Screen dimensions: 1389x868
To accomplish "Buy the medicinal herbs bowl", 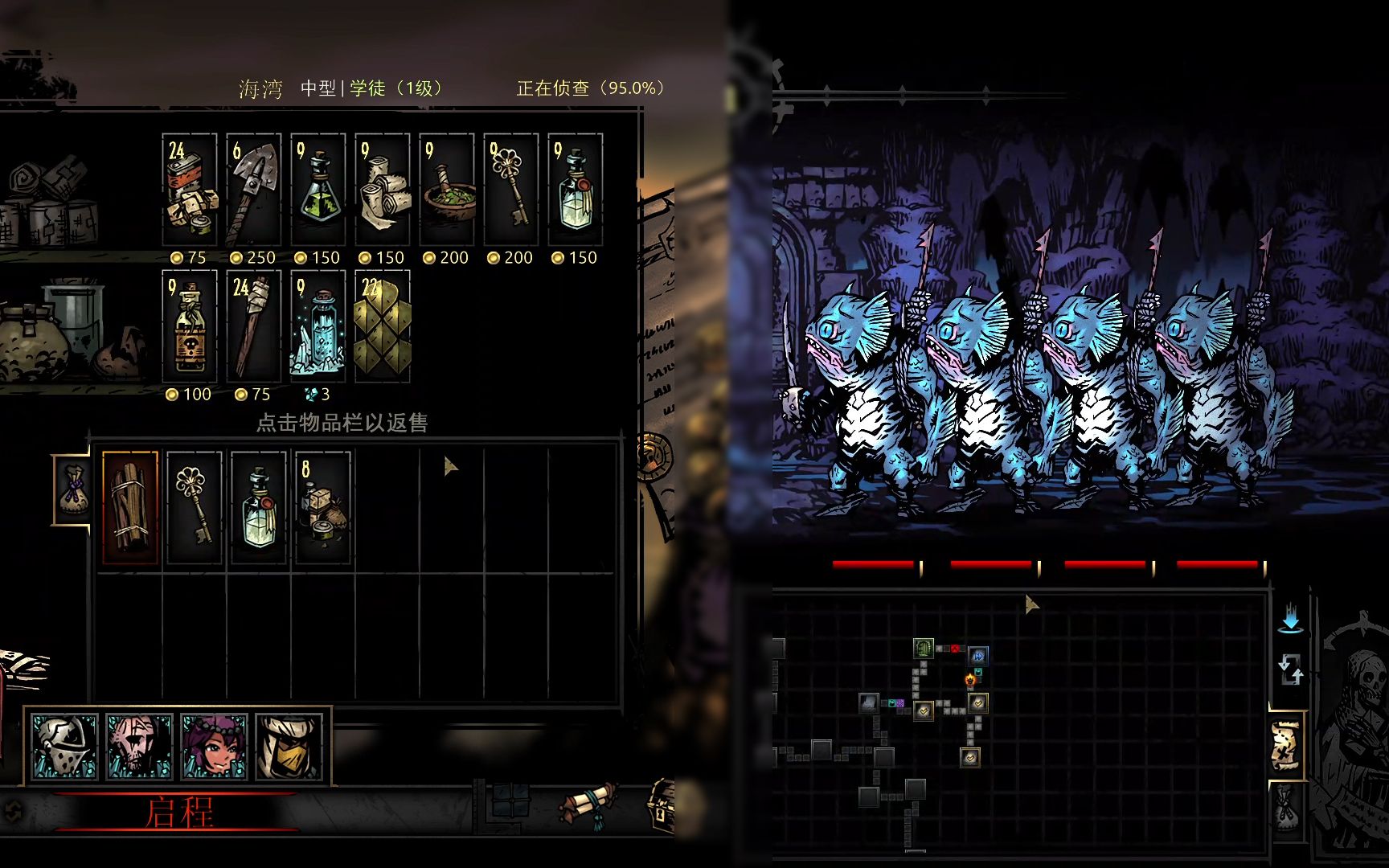I will coord(447,190).
